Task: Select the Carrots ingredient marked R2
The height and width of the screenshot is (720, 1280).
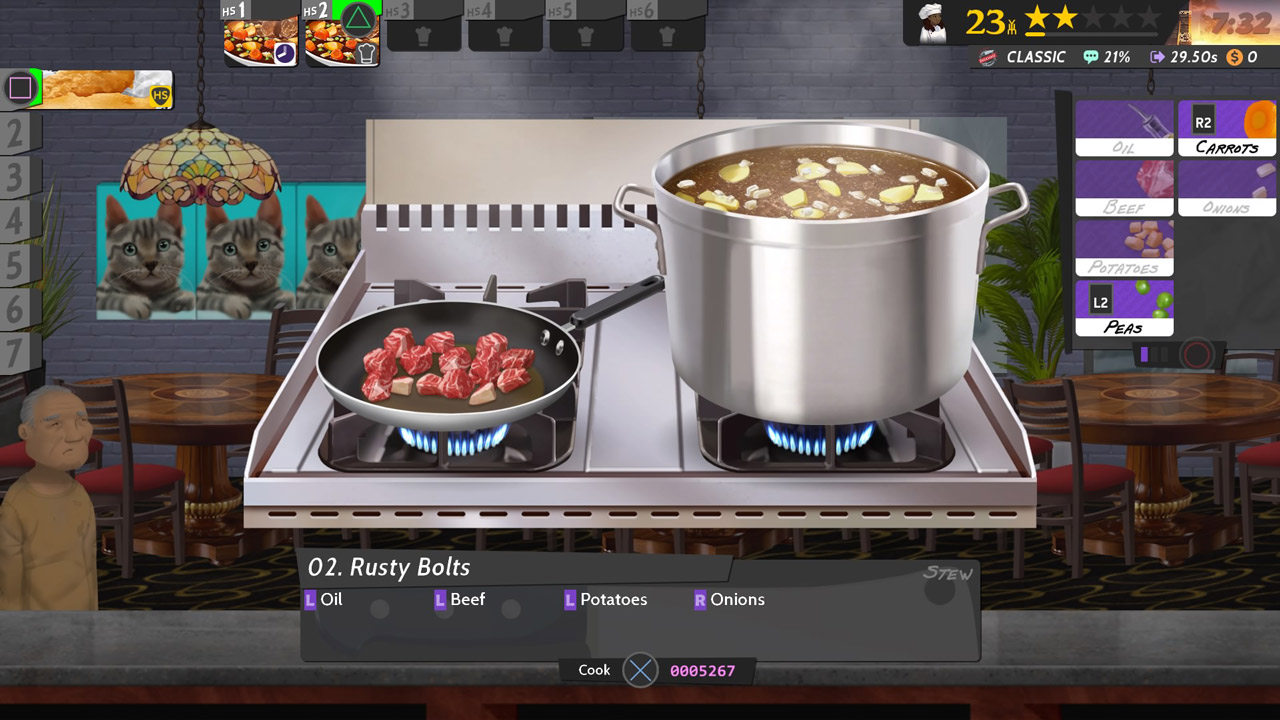Action: click(x=1226, y=128)
